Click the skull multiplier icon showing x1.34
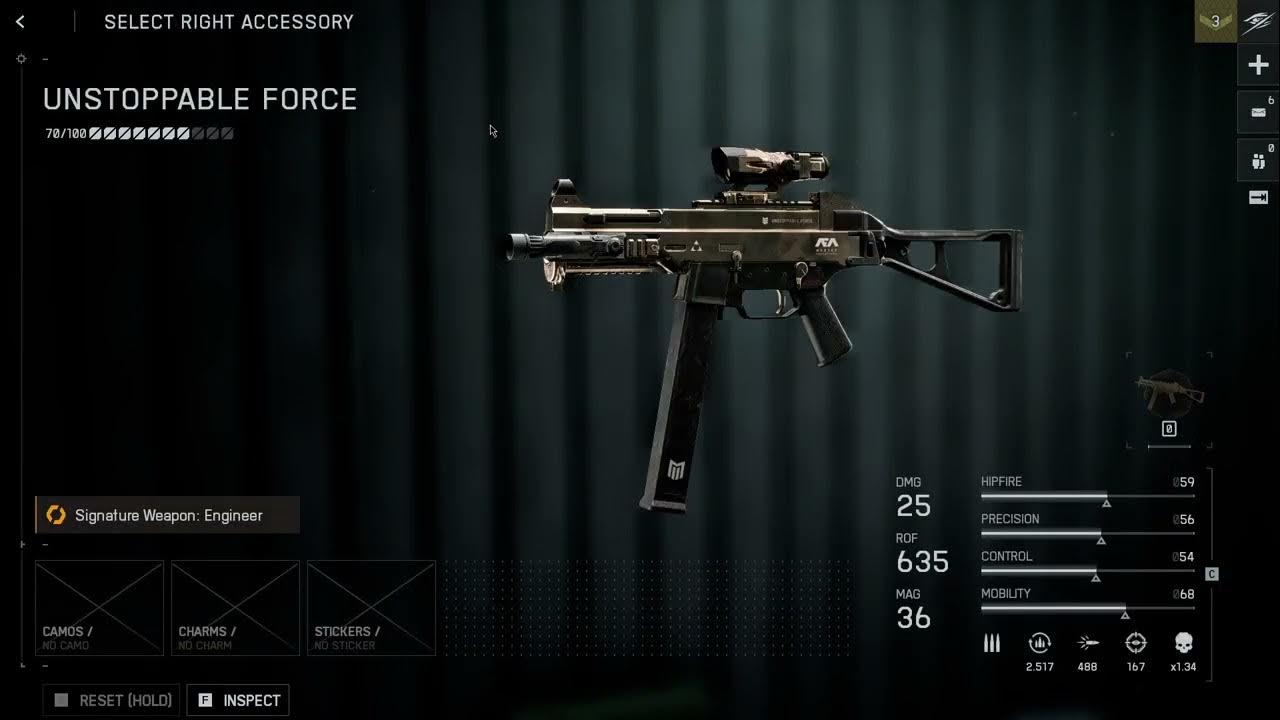 click(x=1185, y=643)
